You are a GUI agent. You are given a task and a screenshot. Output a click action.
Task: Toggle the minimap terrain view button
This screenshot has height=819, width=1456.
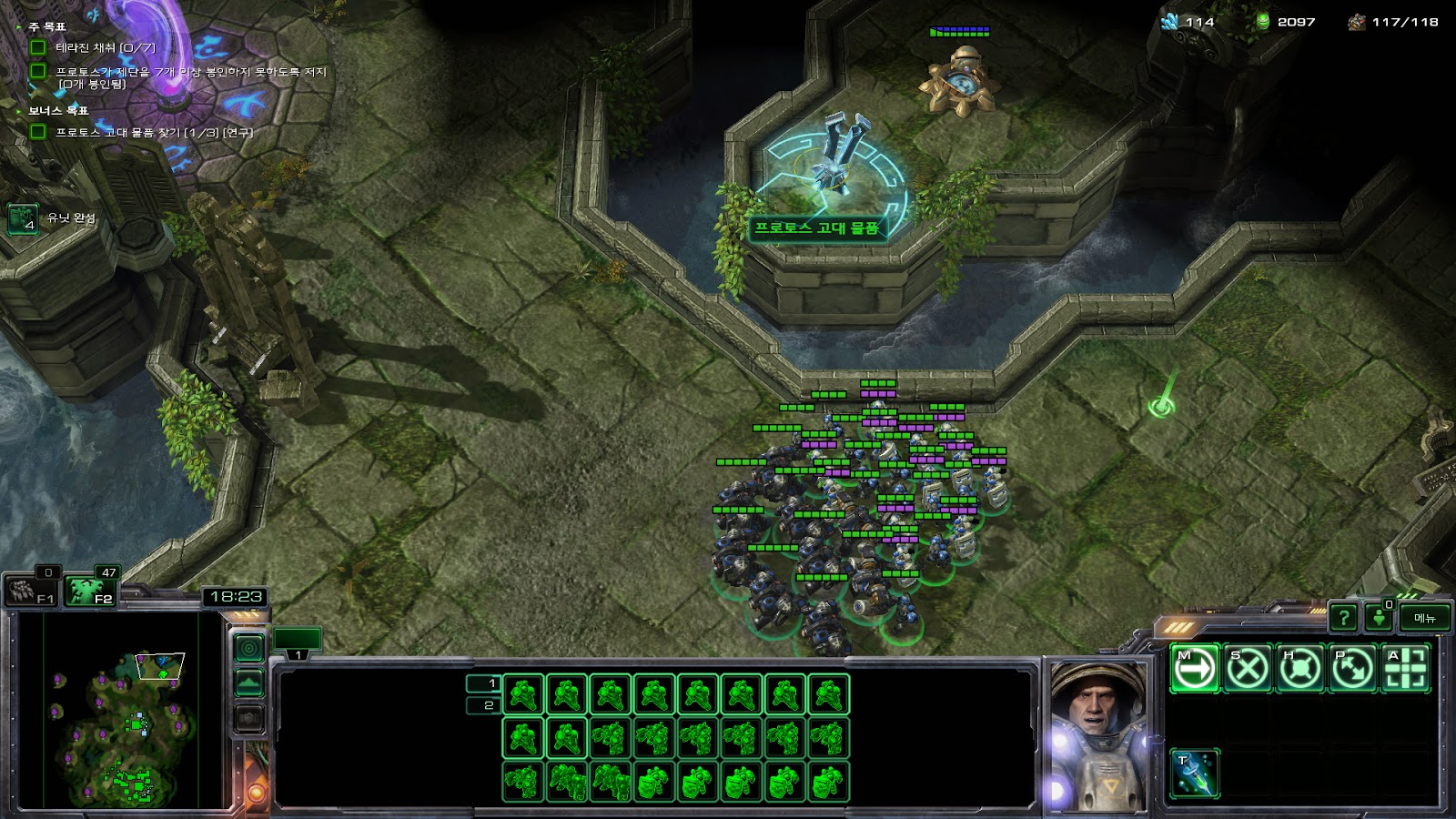point(249,683)
